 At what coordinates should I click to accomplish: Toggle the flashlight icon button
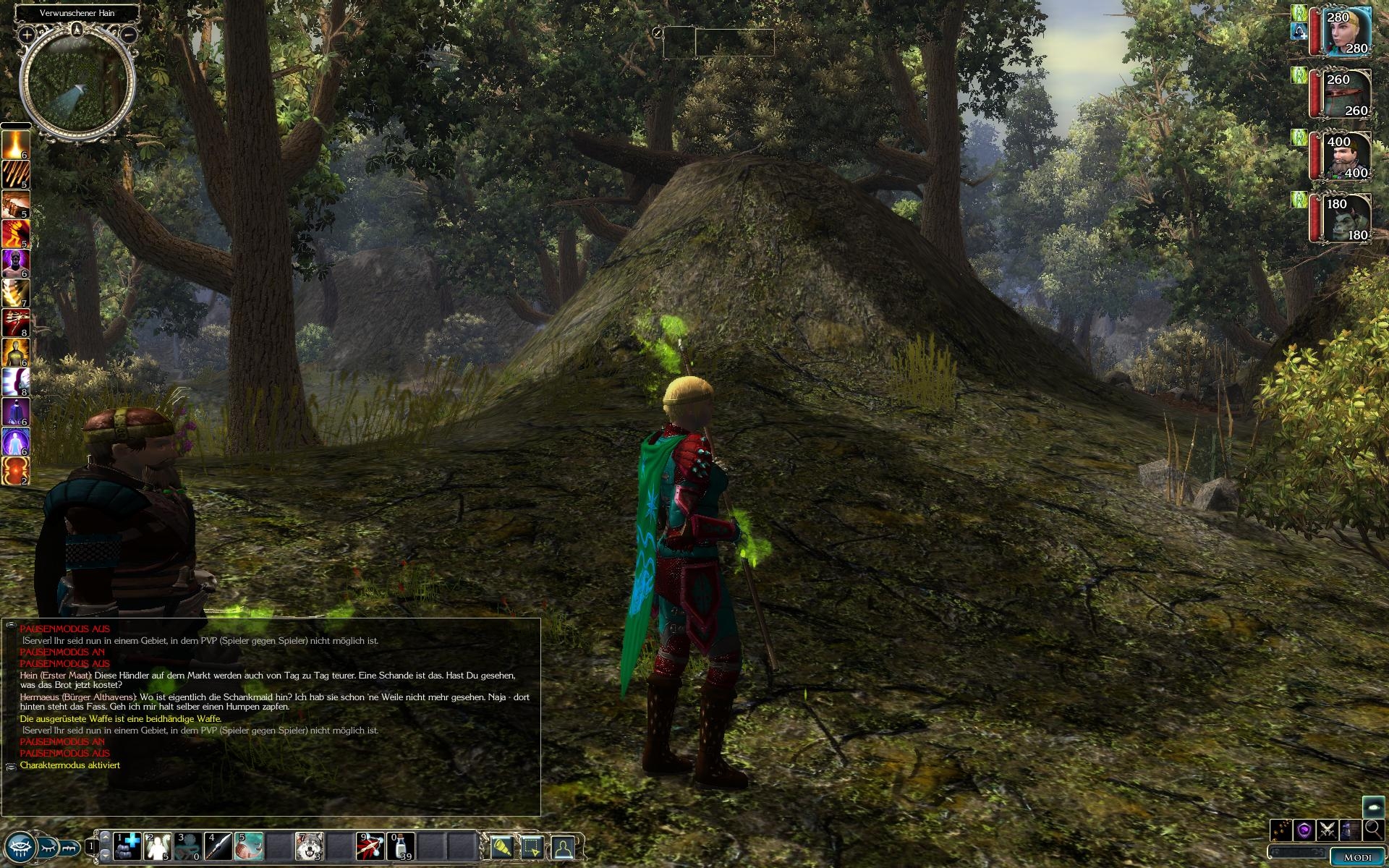point(501,846)
